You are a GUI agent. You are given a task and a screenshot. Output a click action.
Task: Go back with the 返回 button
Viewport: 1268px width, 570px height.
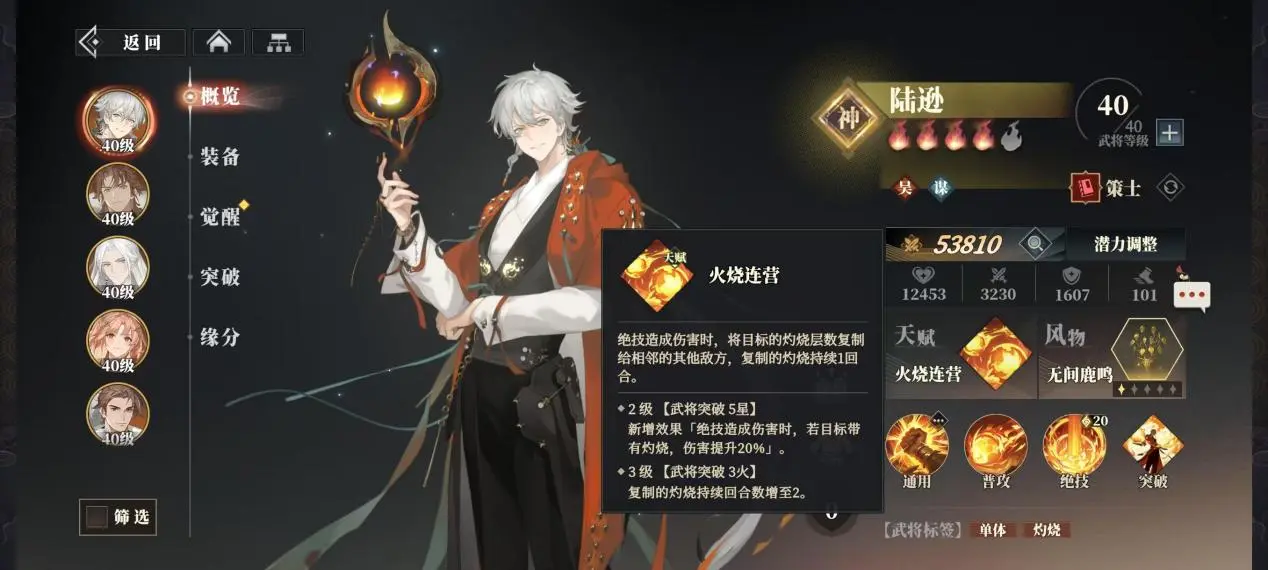tap(131, 42)
